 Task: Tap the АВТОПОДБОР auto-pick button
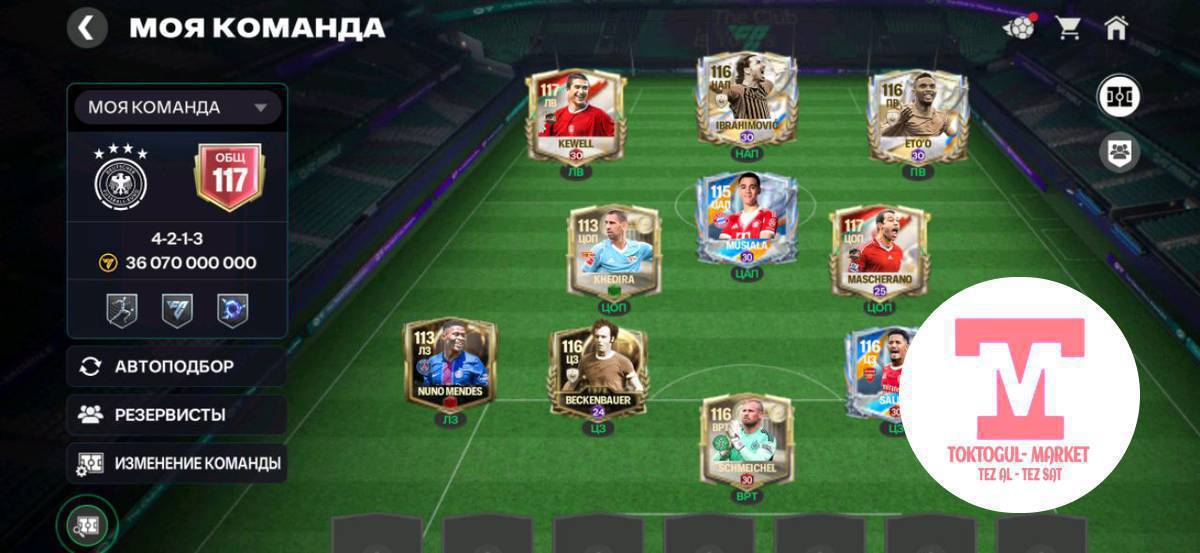tap(177, 366)
